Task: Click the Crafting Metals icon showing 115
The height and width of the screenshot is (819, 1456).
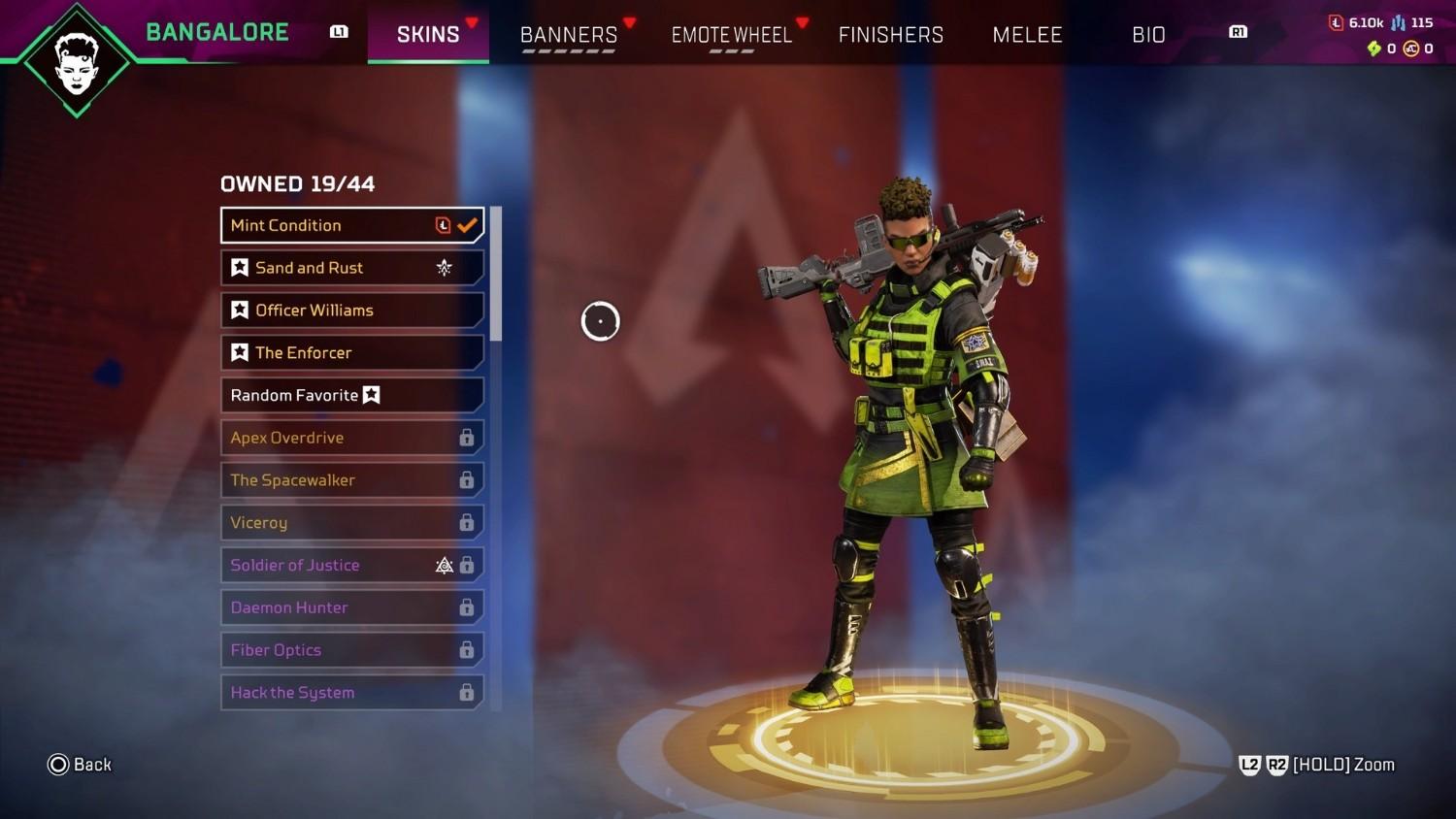Action: 1398,21
